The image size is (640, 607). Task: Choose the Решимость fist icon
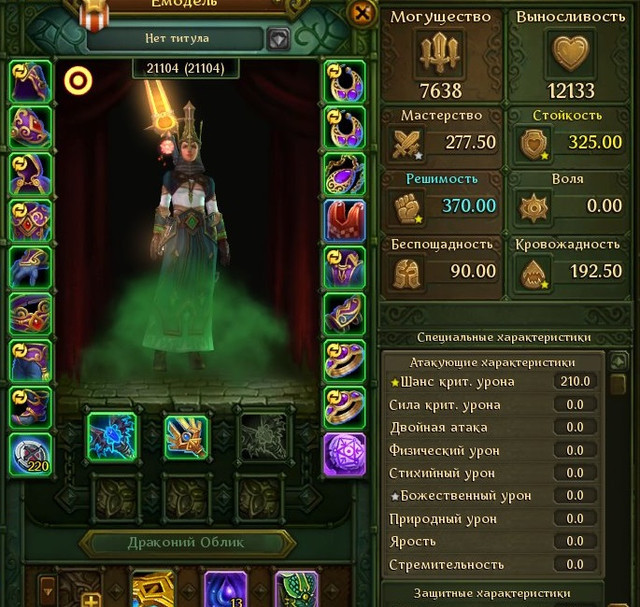pyautogui.click(x=409, y=207)
